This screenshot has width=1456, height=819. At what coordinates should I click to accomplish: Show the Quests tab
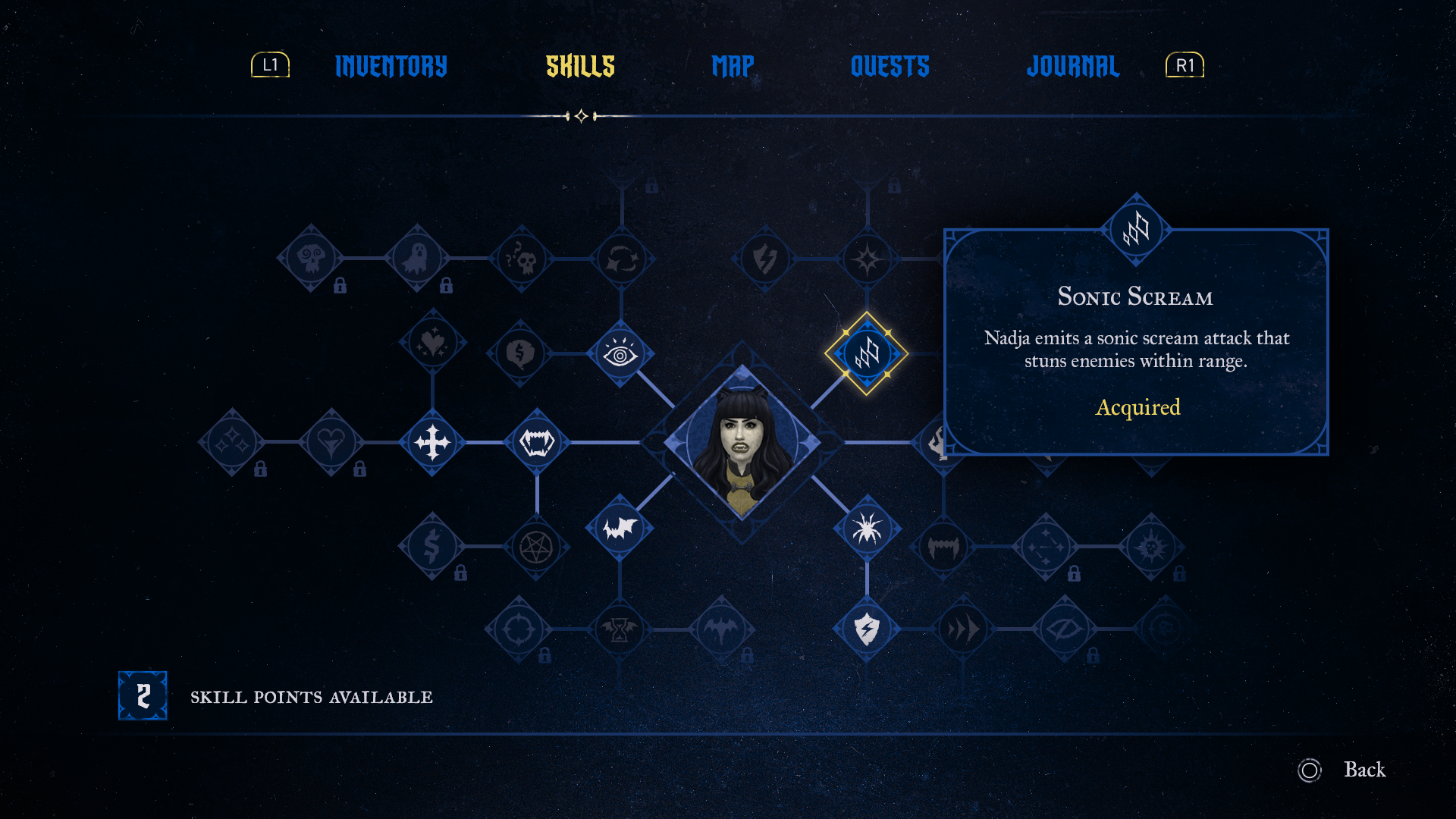tap(890, 67)
